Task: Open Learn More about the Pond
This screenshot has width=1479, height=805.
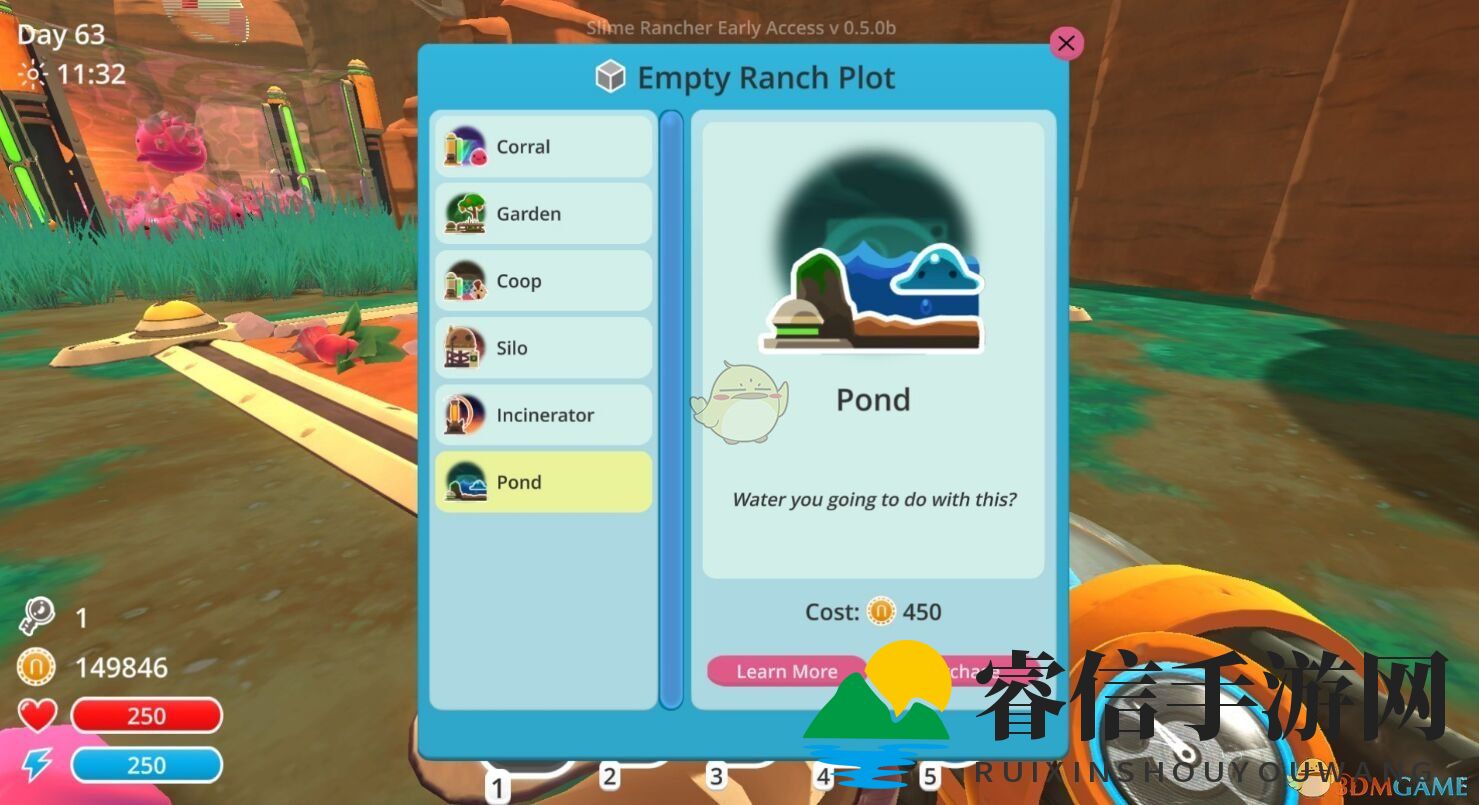Action: [x=786, y=671]
